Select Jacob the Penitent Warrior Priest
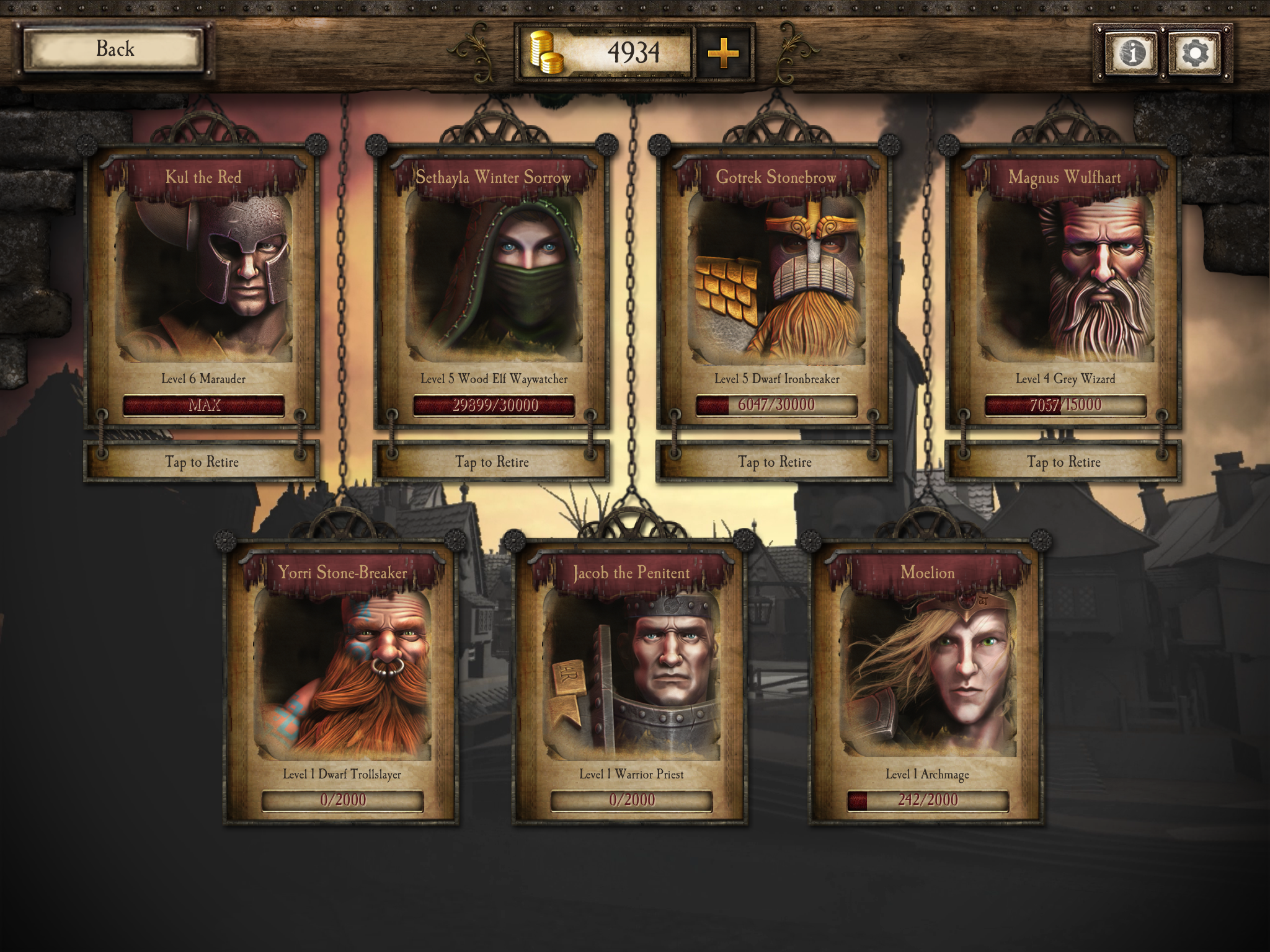 pos(631,676)
